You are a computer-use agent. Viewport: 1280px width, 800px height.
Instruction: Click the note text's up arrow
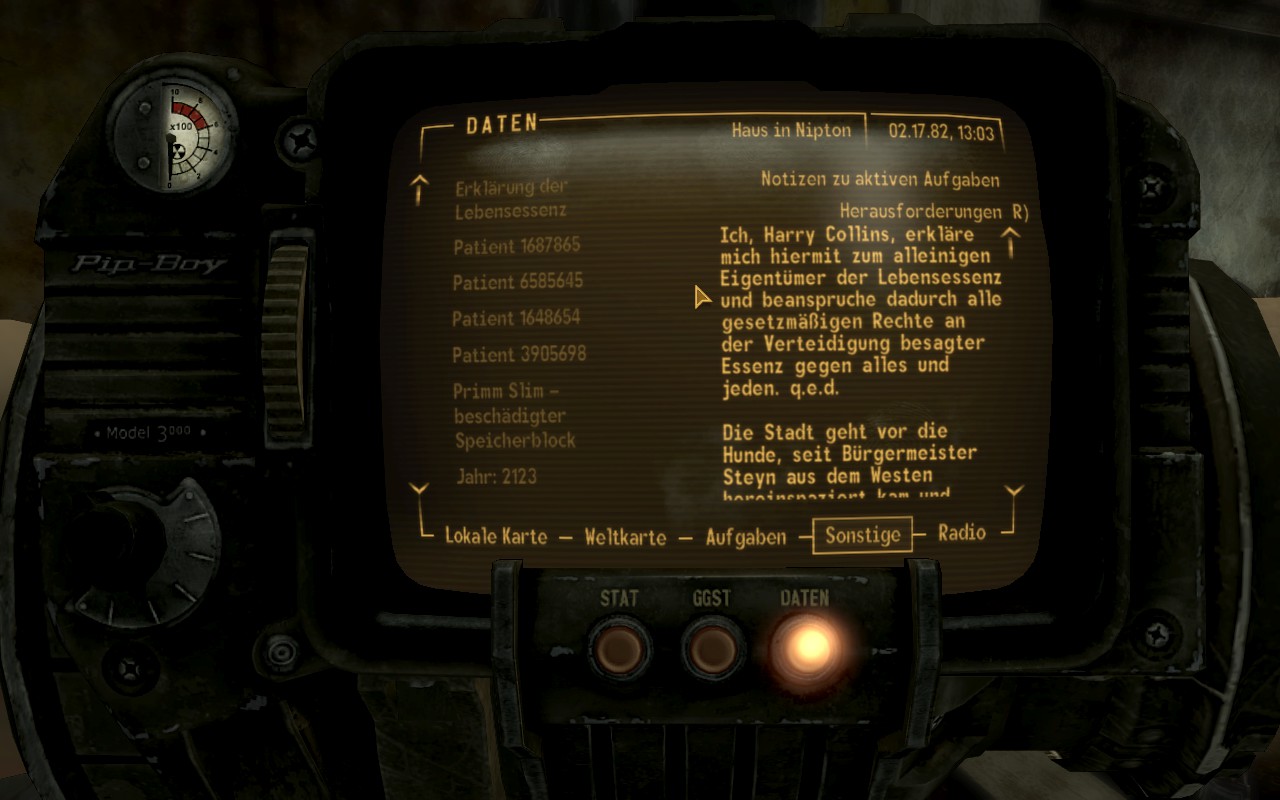[1011, 241]
